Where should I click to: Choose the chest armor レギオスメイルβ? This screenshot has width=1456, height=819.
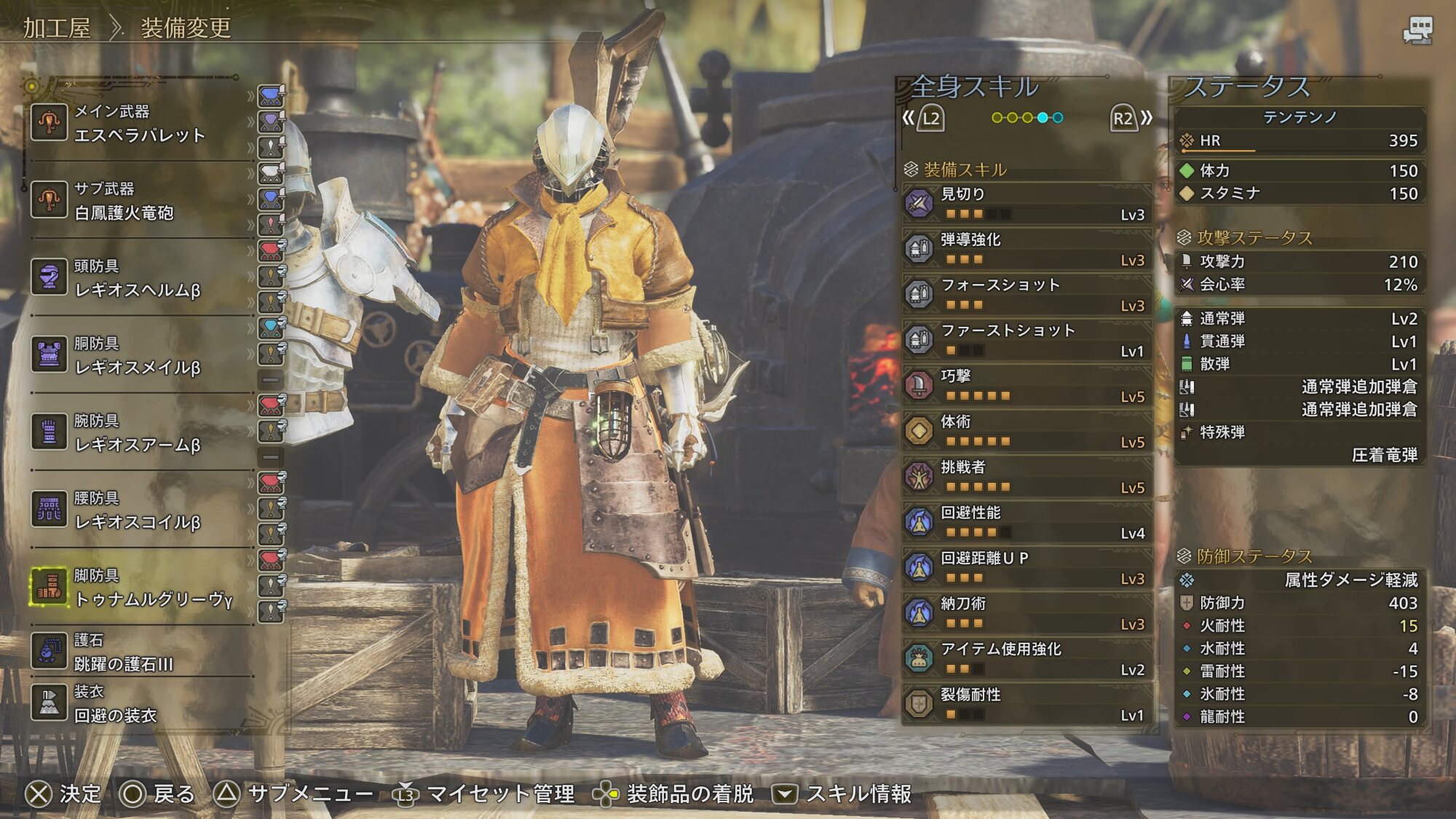coord(138,356)
